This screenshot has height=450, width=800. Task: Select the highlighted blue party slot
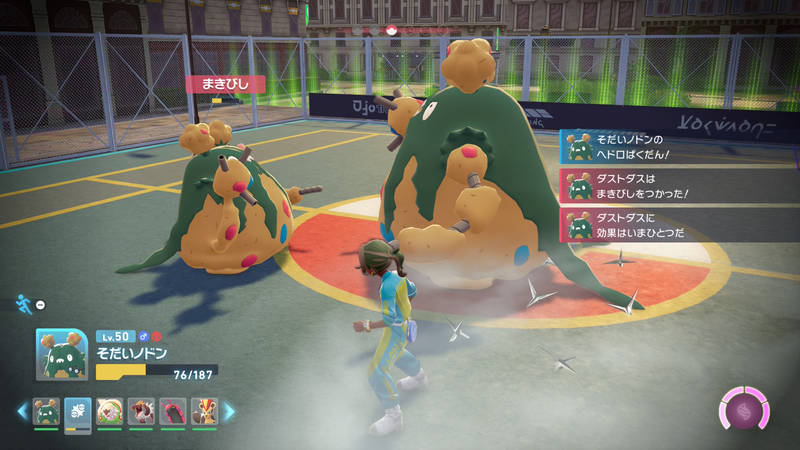coord(78,412)
